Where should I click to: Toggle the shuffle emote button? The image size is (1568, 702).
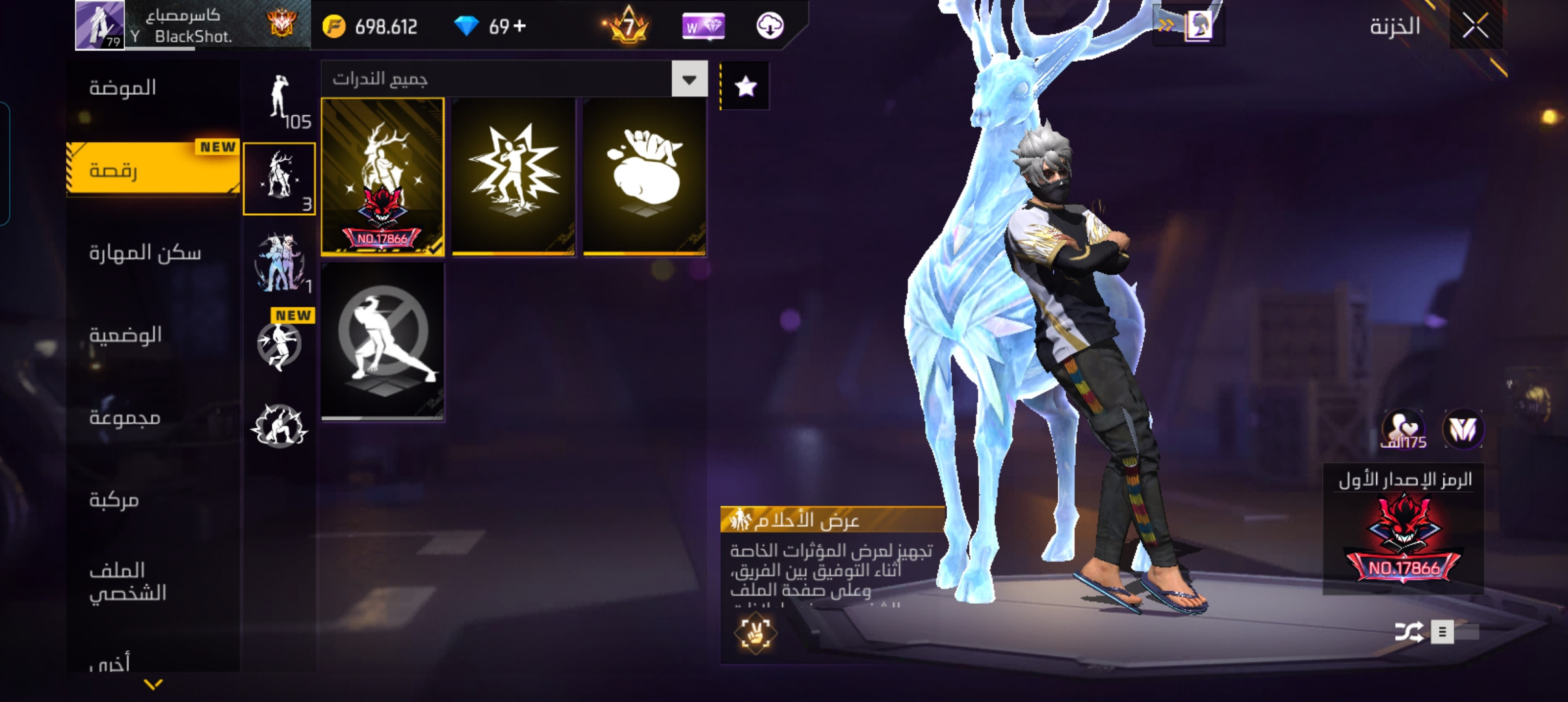click(1409, 632)
